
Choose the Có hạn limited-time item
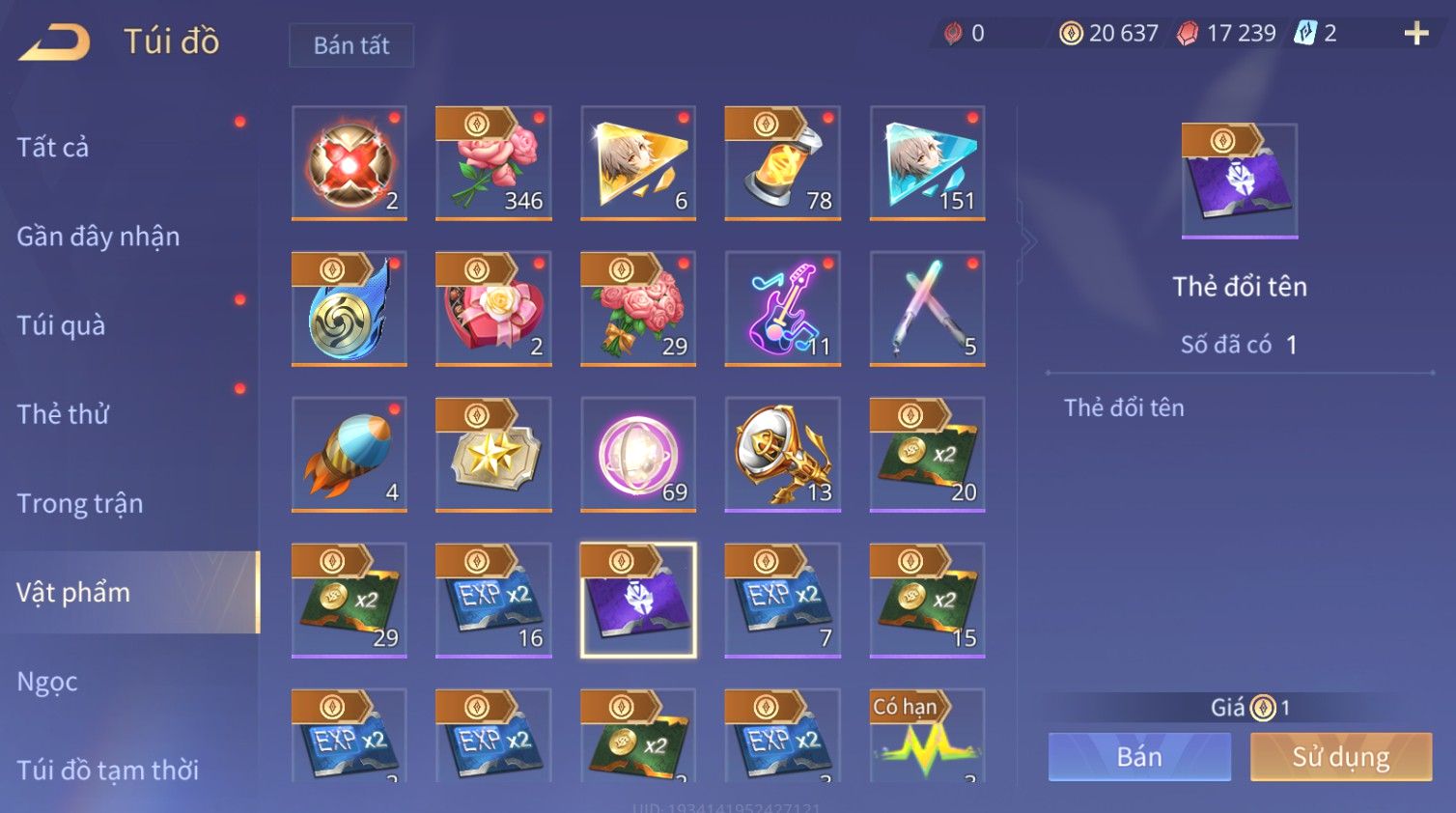pos(927,735)
